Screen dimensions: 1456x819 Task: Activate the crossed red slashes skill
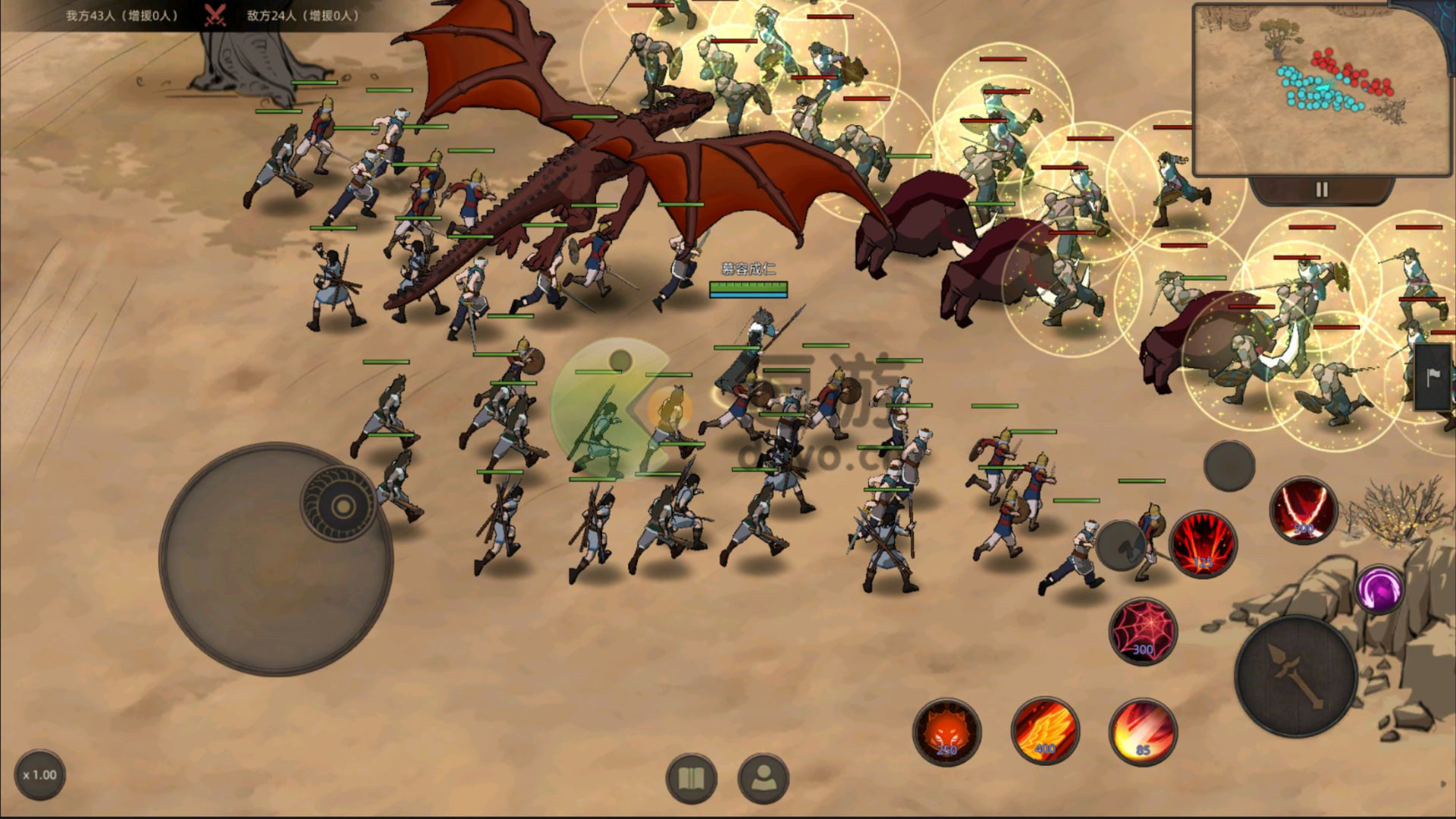pos(1303,510)
